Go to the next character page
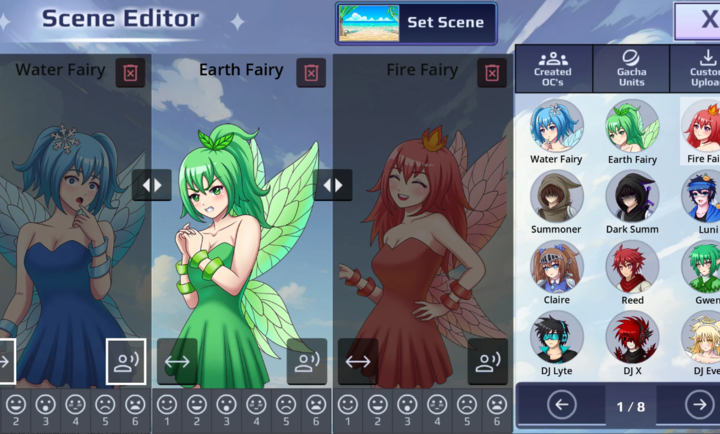 pyautogui.click(x=699, y=405)
